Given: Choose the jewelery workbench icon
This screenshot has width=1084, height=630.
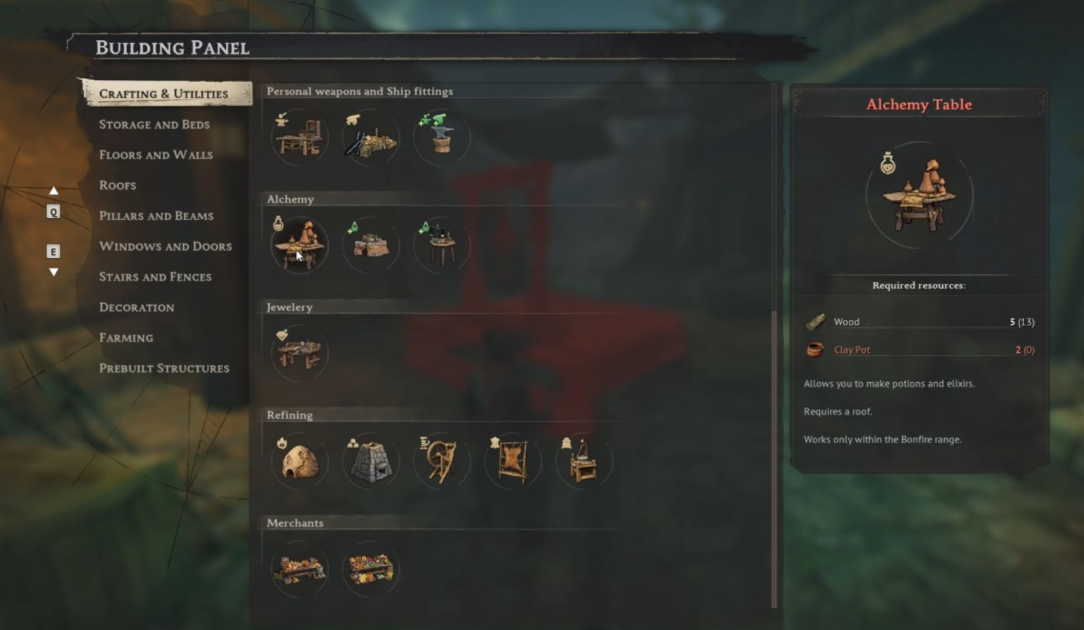Looking at the screenshot, I should pos(299,353).
